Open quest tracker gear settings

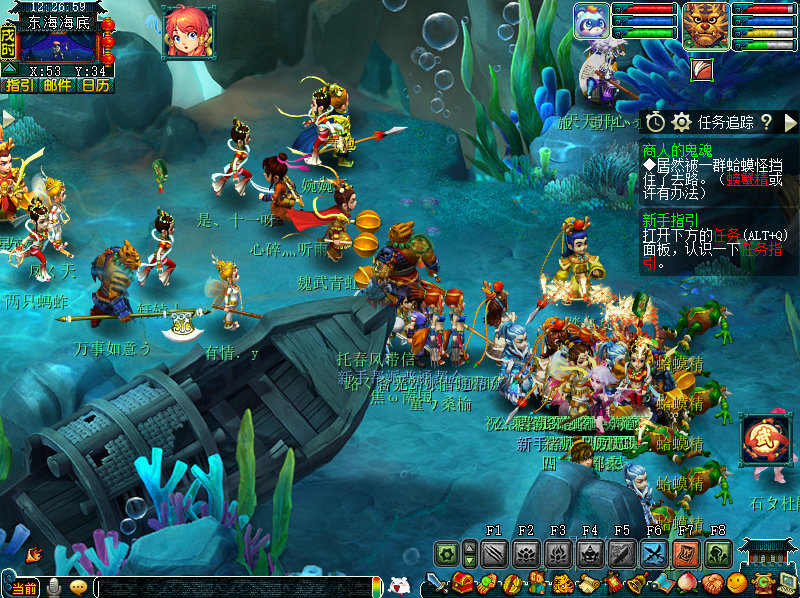click(682, 122)
